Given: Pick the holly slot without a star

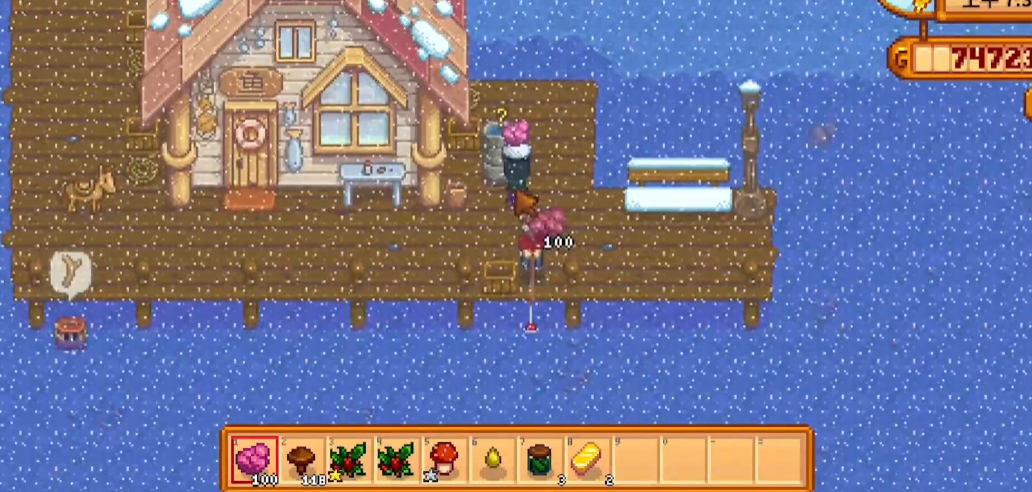Looking at the screenshot, I should point(396,460).
